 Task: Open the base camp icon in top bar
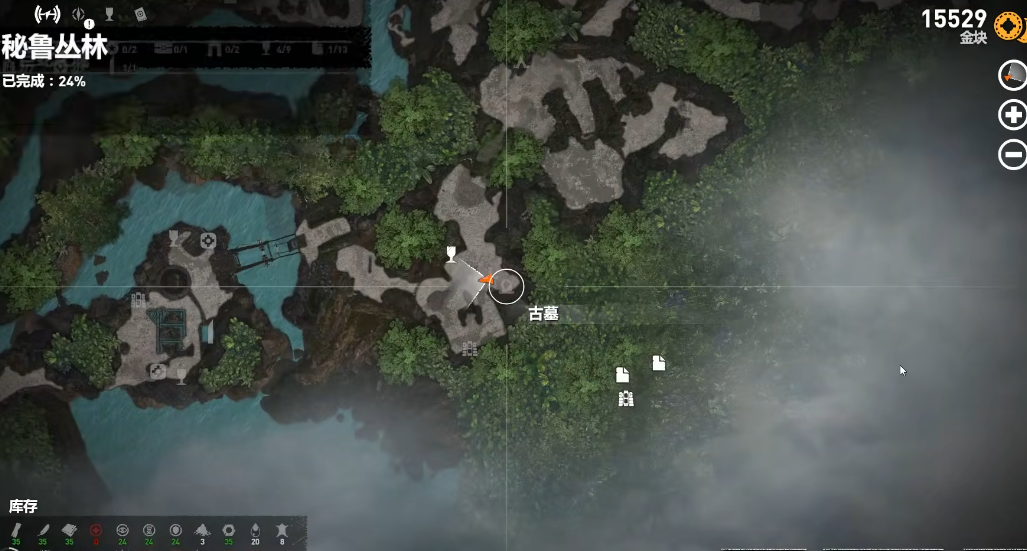coord(47,15)
